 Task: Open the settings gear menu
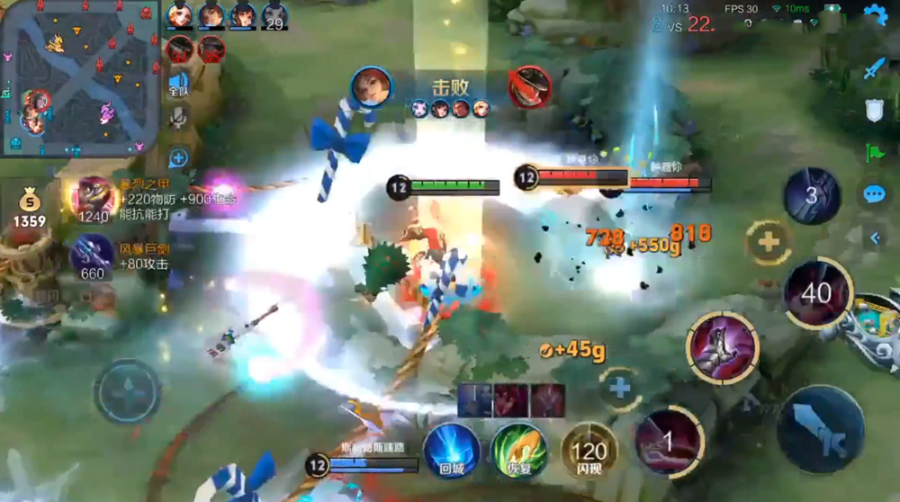tap(875, 14)
